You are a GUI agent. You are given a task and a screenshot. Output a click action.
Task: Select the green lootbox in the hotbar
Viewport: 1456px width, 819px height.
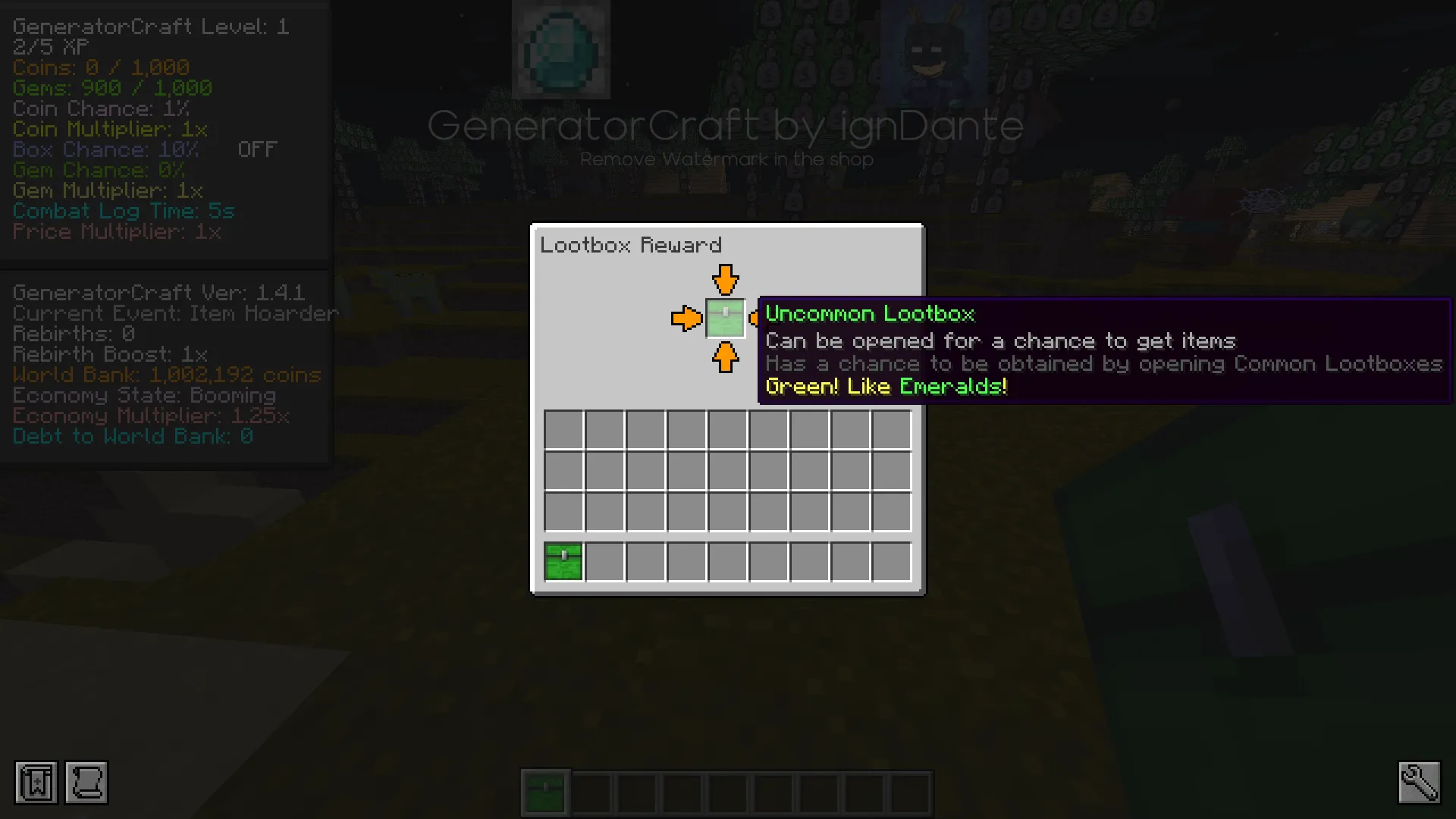545,791
